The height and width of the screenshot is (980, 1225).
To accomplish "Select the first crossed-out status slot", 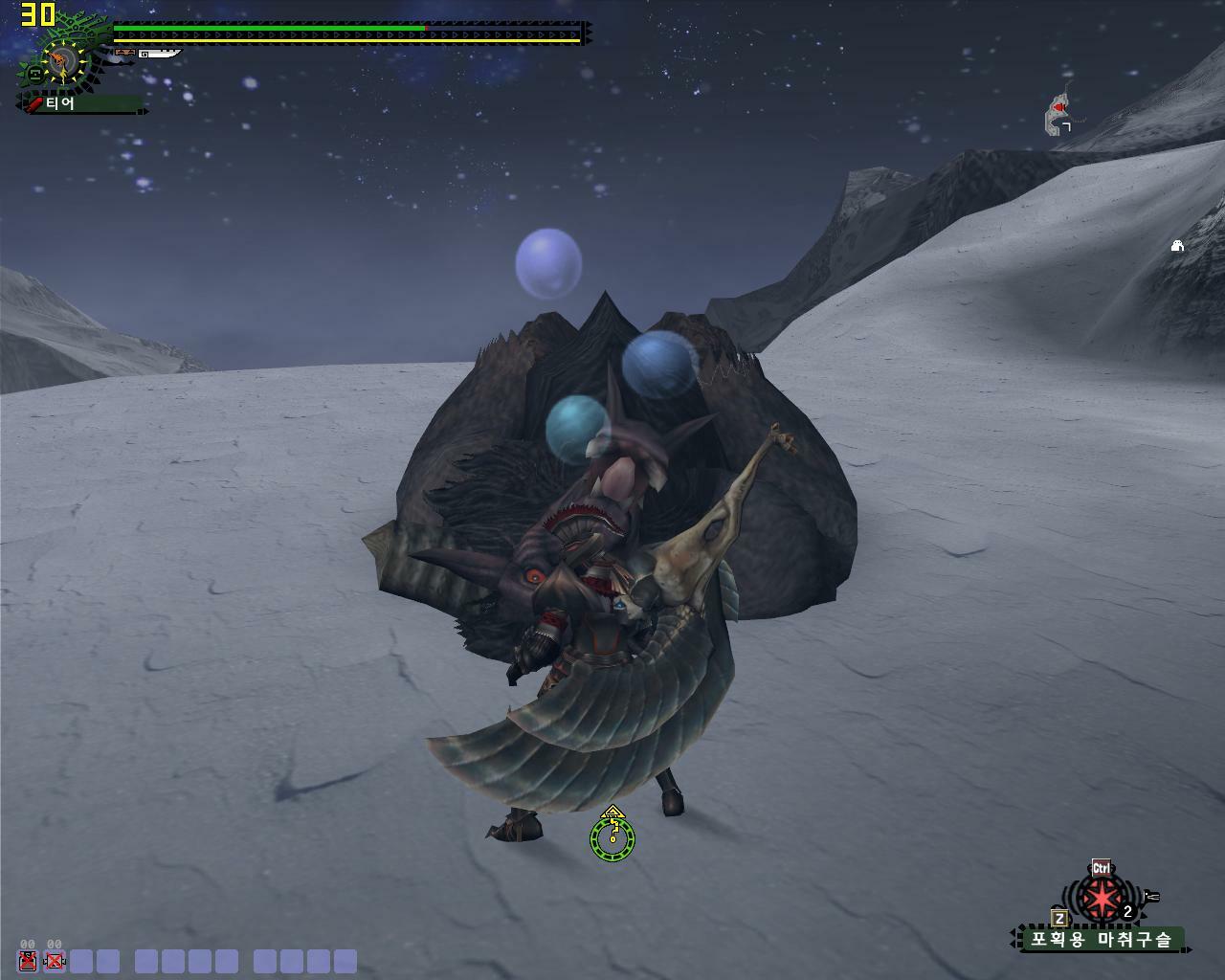I will point(28,961).
